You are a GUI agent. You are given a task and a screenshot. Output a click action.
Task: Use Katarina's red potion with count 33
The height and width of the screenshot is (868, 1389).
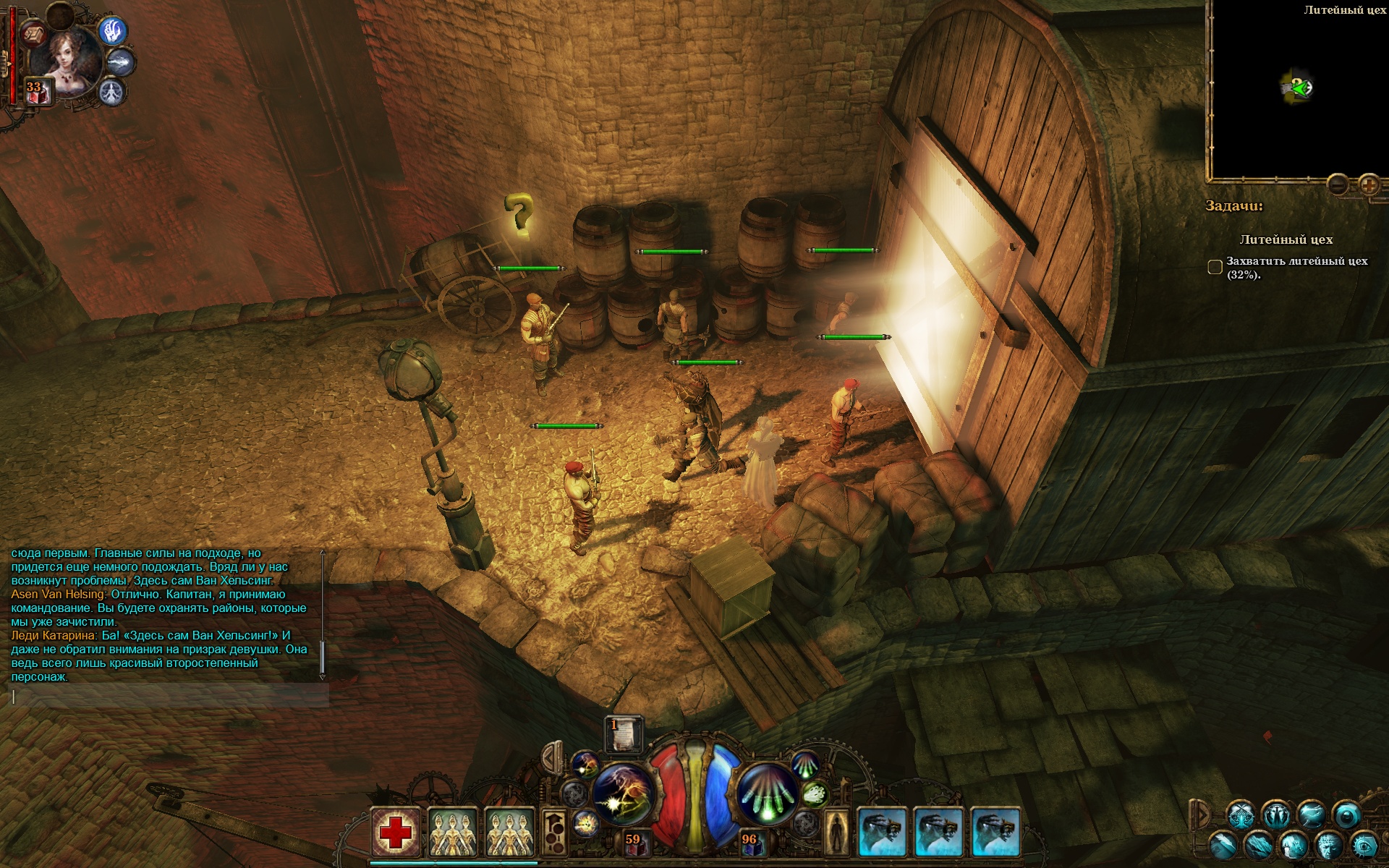tap(38, 92)
